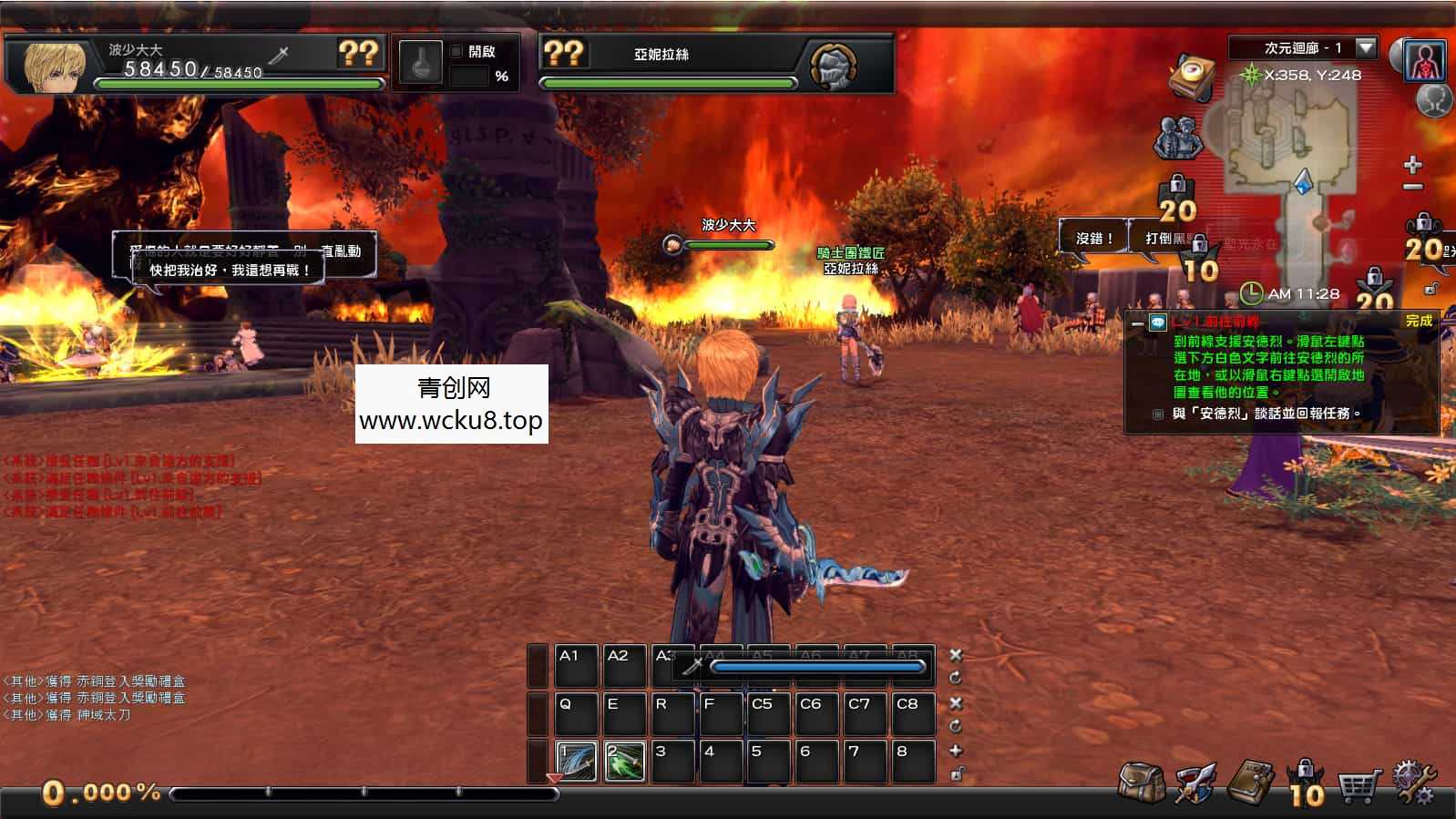Open the 次元迴廊 - 1 map dropdown
The width and height of the screenshot is (1456, 819).
coord(1365,49)
